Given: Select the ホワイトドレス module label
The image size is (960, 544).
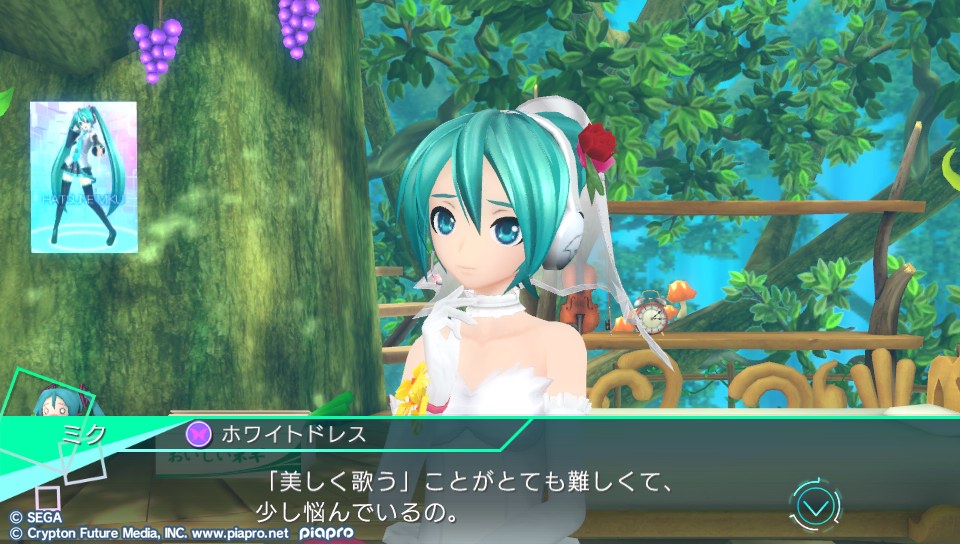Looking at the screenshot, I should pos(307,434).
